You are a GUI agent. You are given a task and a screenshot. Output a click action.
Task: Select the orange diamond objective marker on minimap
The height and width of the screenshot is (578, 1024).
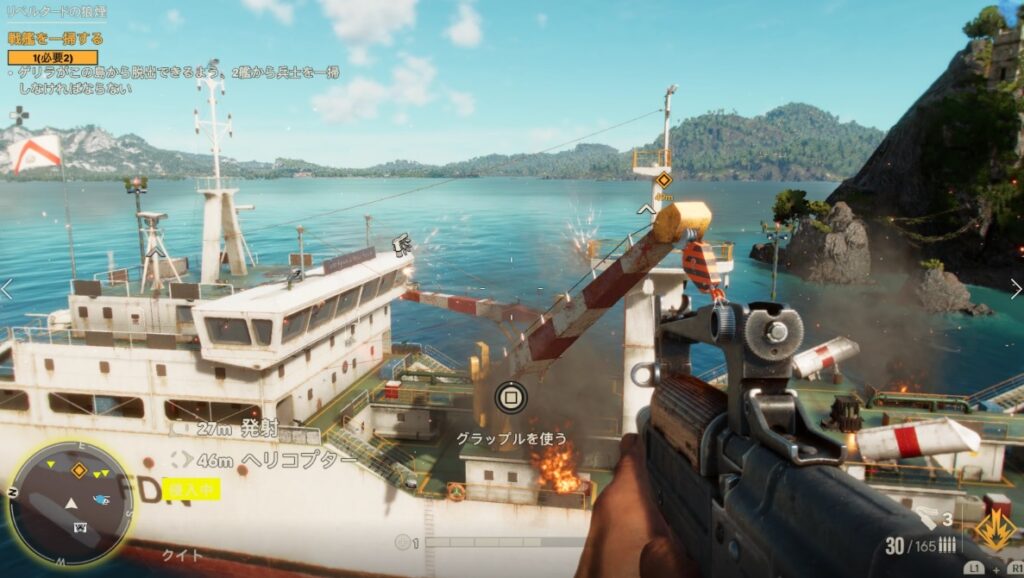pyautogui.click(x=78, y=469)
